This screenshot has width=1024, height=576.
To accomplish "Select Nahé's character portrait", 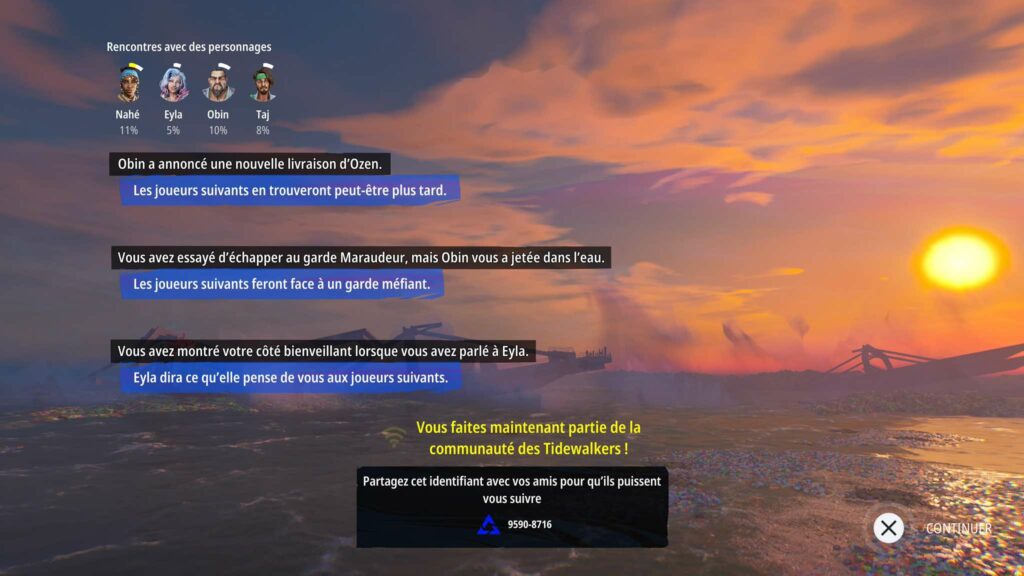I will pyautogui.click(x=128, y=84).
